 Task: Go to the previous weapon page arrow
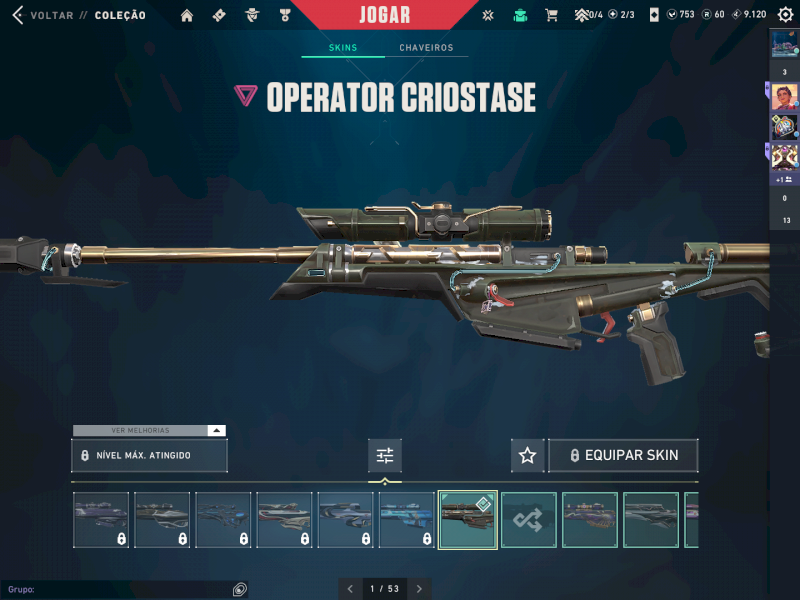click(350, 589)
